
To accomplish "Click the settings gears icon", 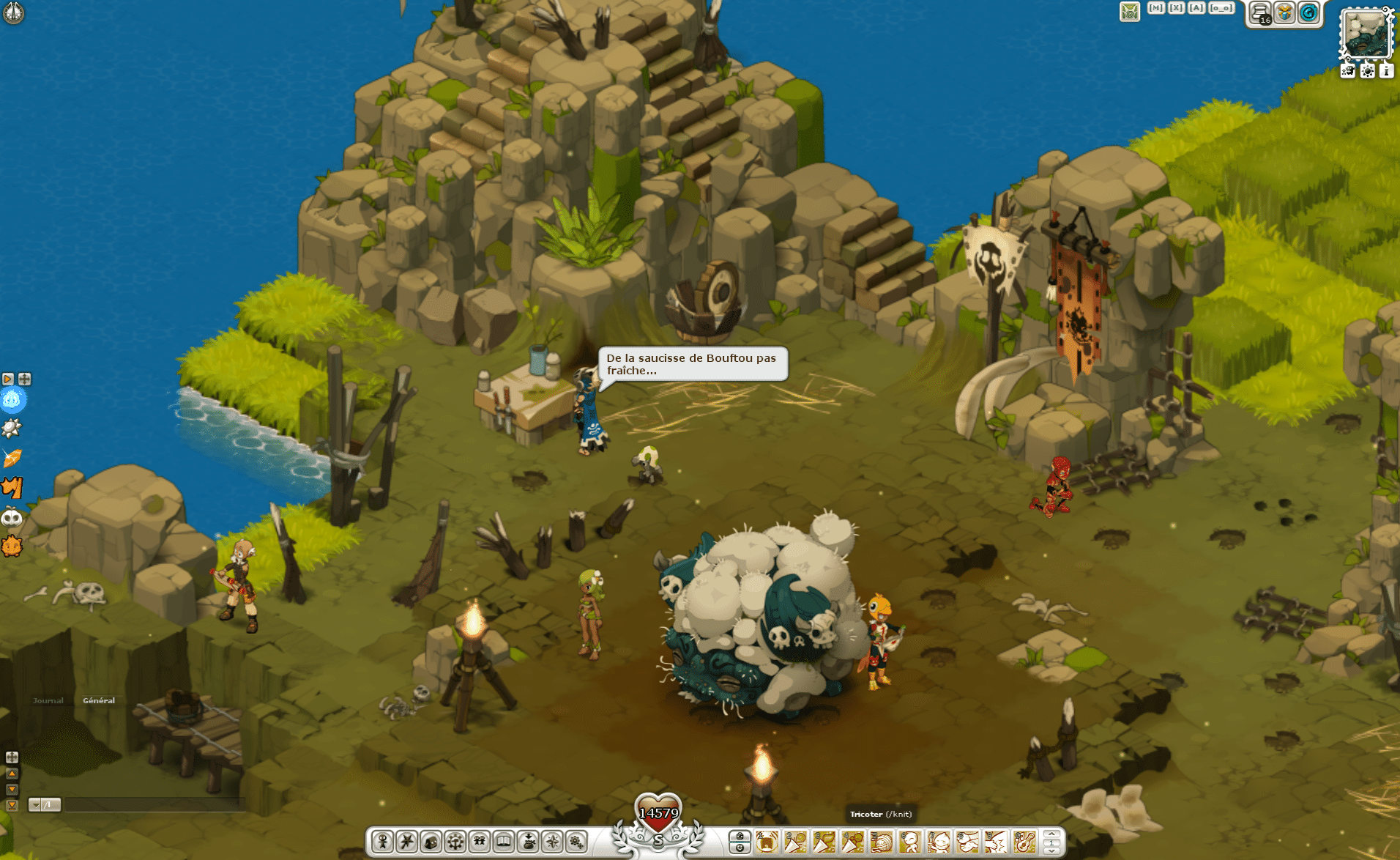I will tap(576, 842).
